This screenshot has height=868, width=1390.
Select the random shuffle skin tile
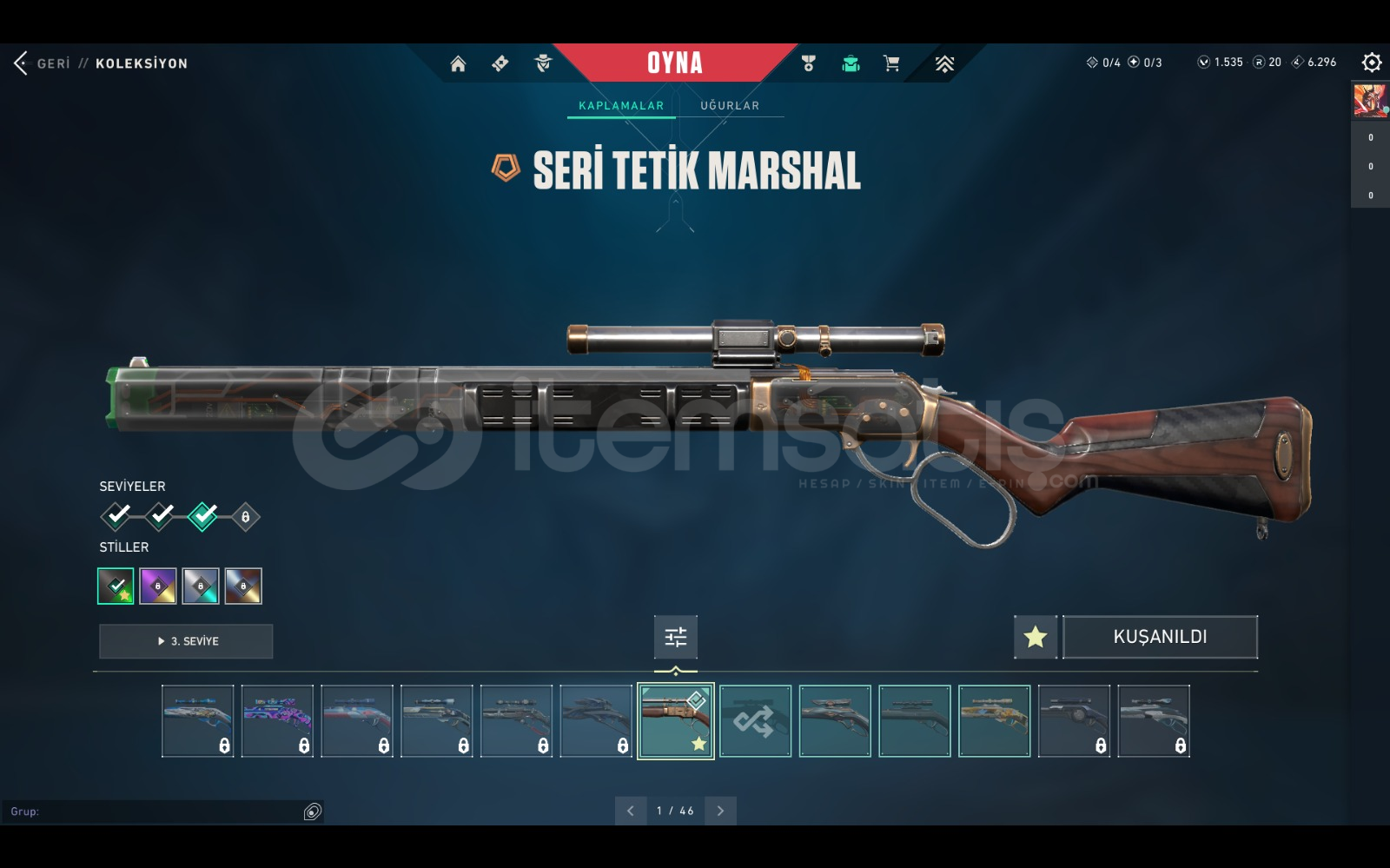point(755,721)
